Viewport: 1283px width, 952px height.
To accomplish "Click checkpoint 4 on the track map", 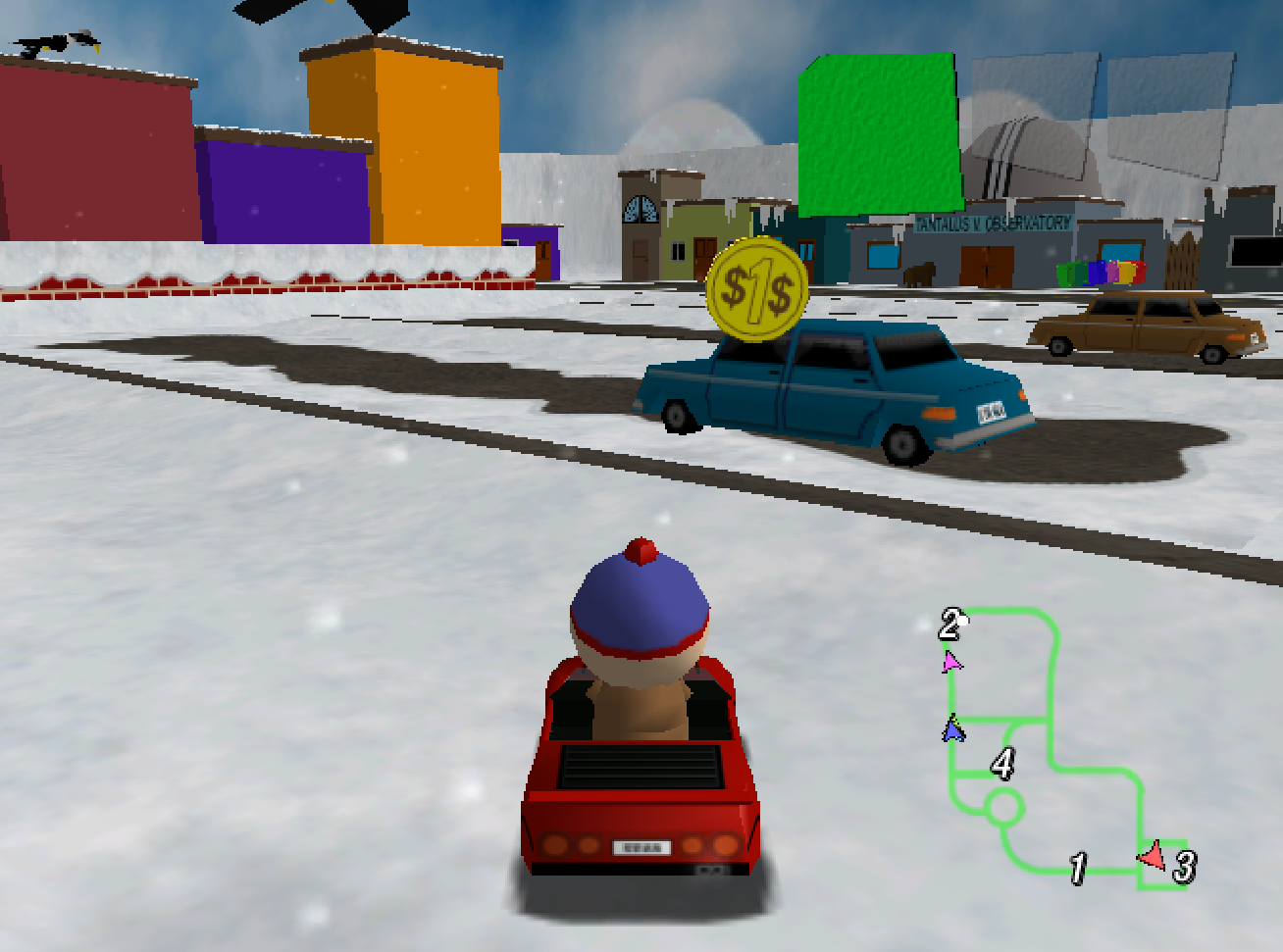I will (1001, 763).
